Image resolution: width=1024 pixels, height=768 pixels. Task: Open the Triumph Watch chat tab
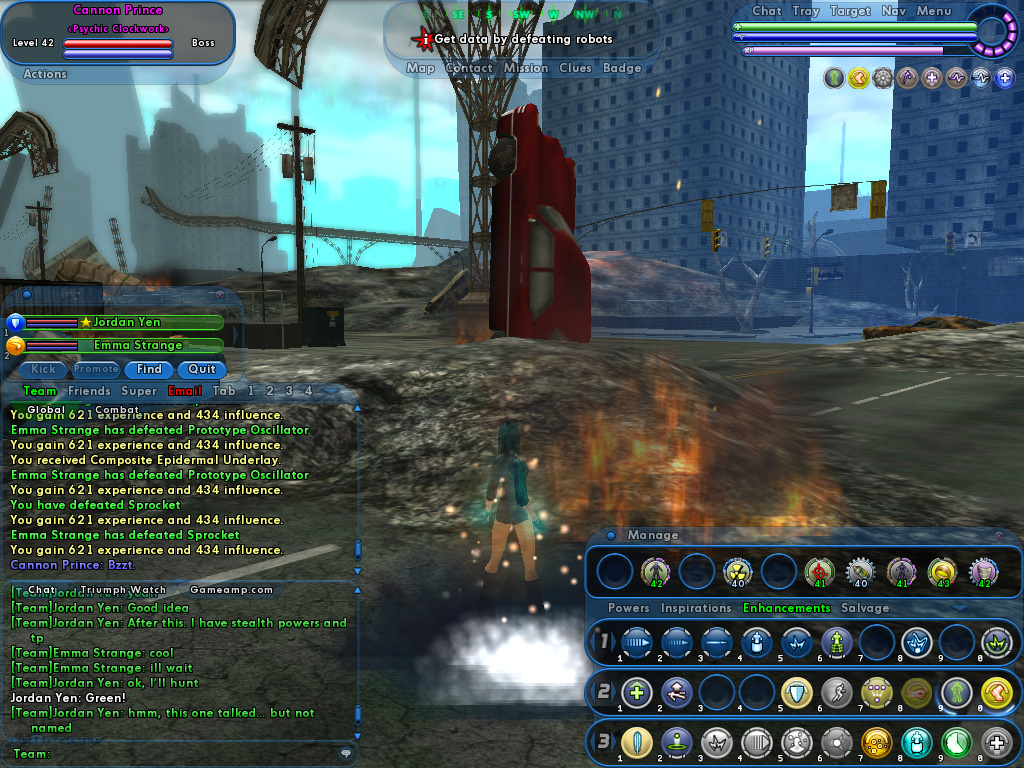123,590
